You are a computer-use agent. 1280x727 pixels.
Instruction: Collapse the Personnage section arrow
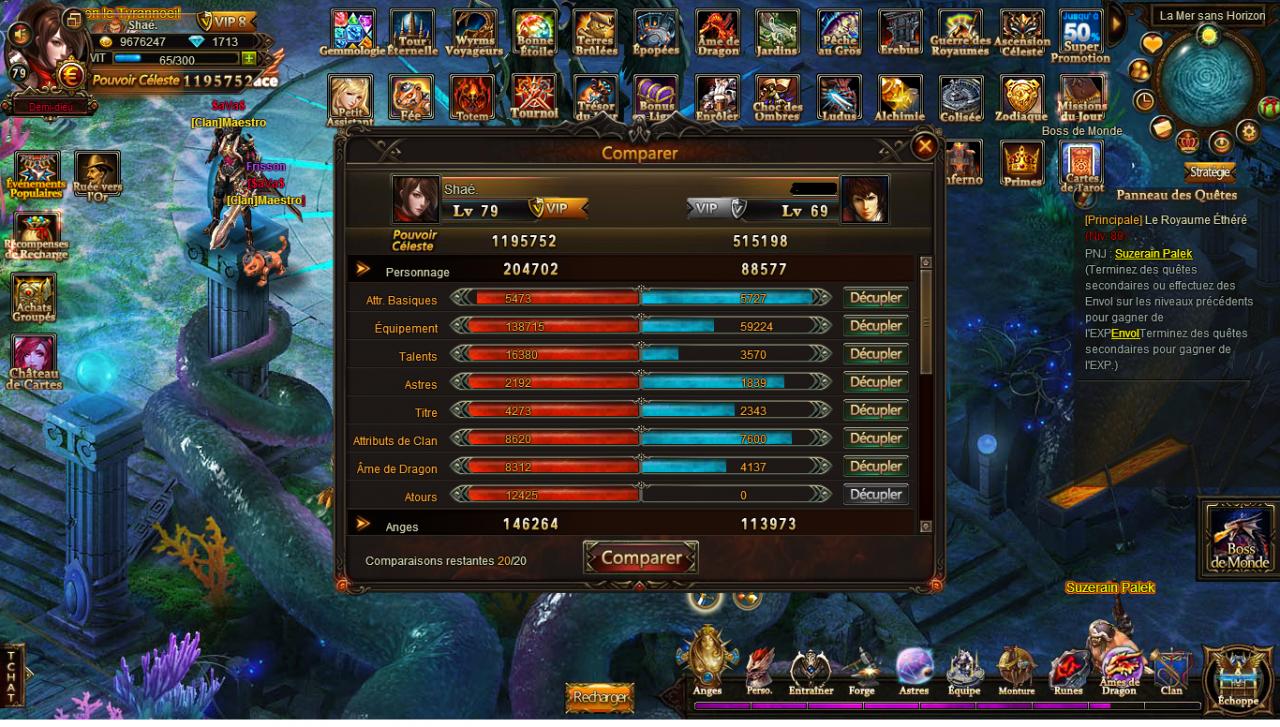[363, 270]
